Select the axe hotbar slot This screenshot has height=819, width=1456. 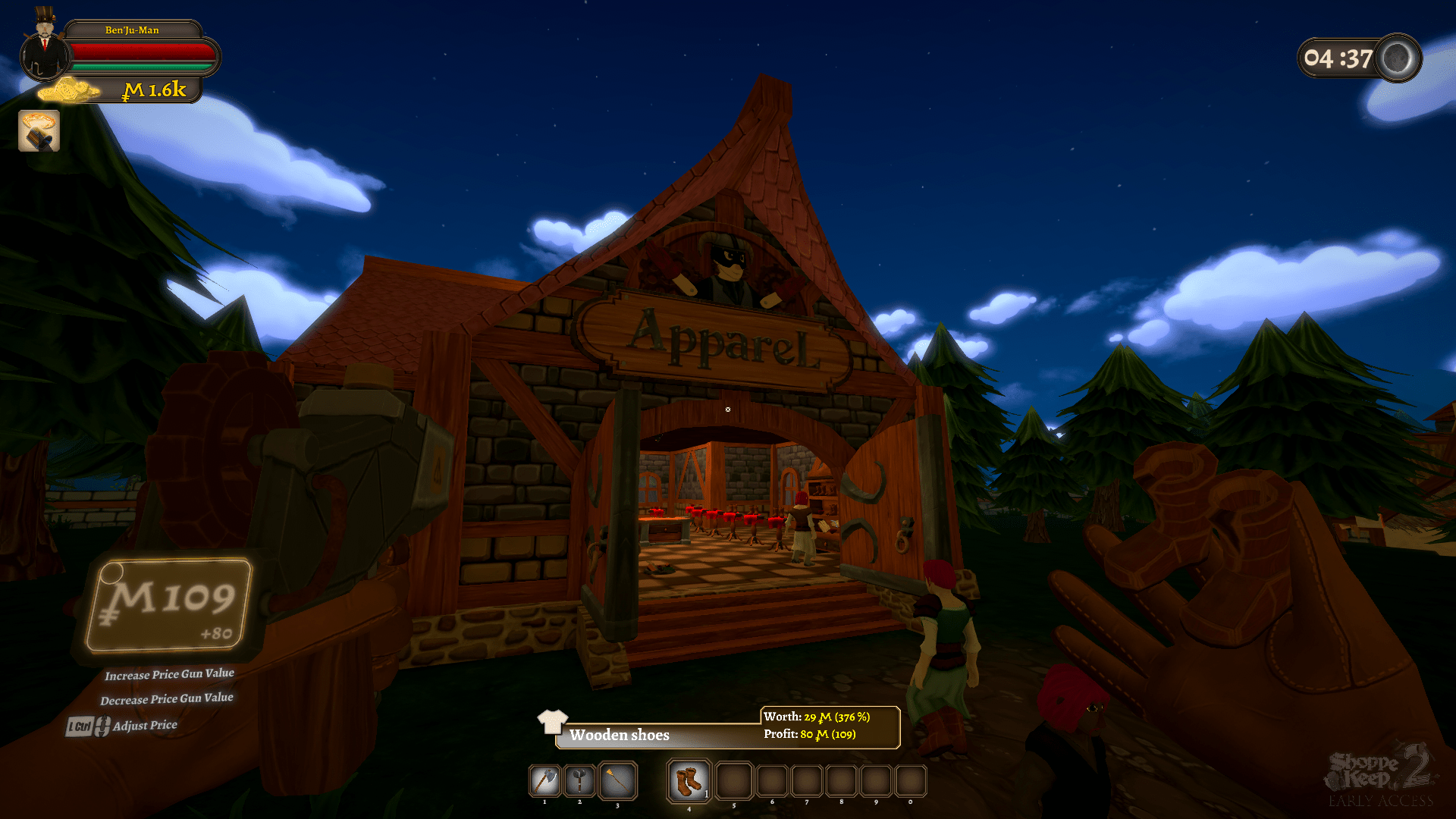coord(544,780)
